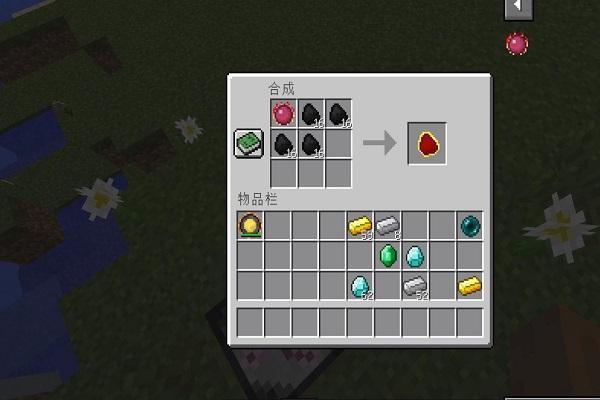Pick up the stack of 52 iron ingots
The width and height of the screenshot is (600, 400).
415,287
